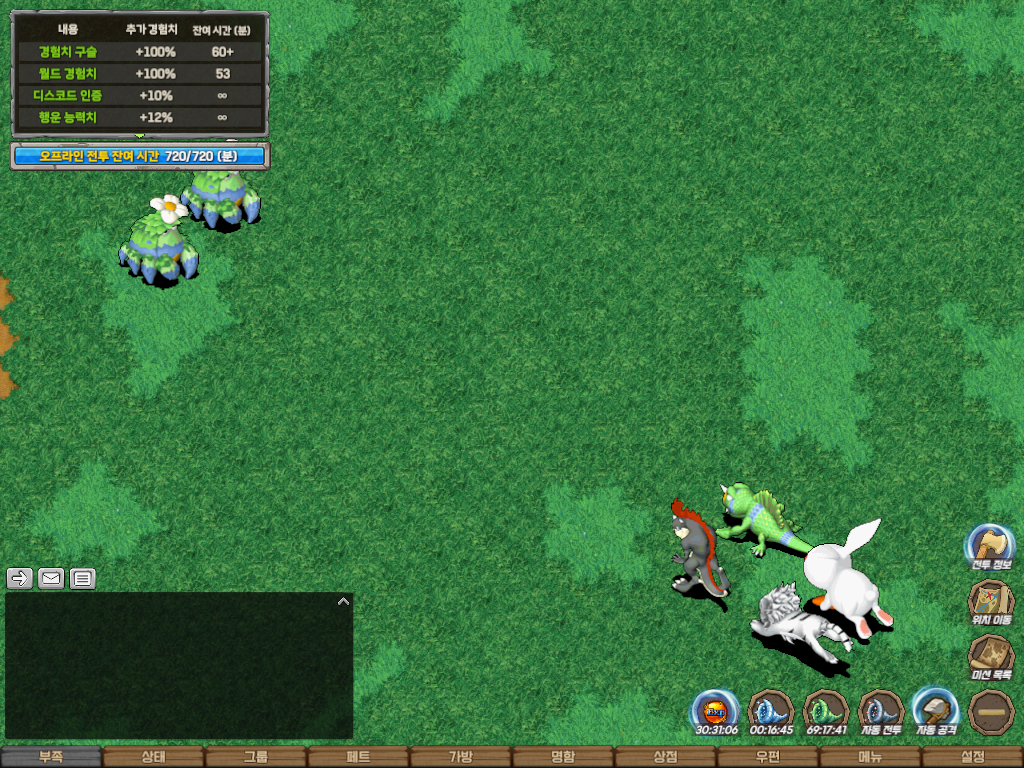Click the arrow button above chat
This screenshot has height=768, width=1024.
pos(20,578)
